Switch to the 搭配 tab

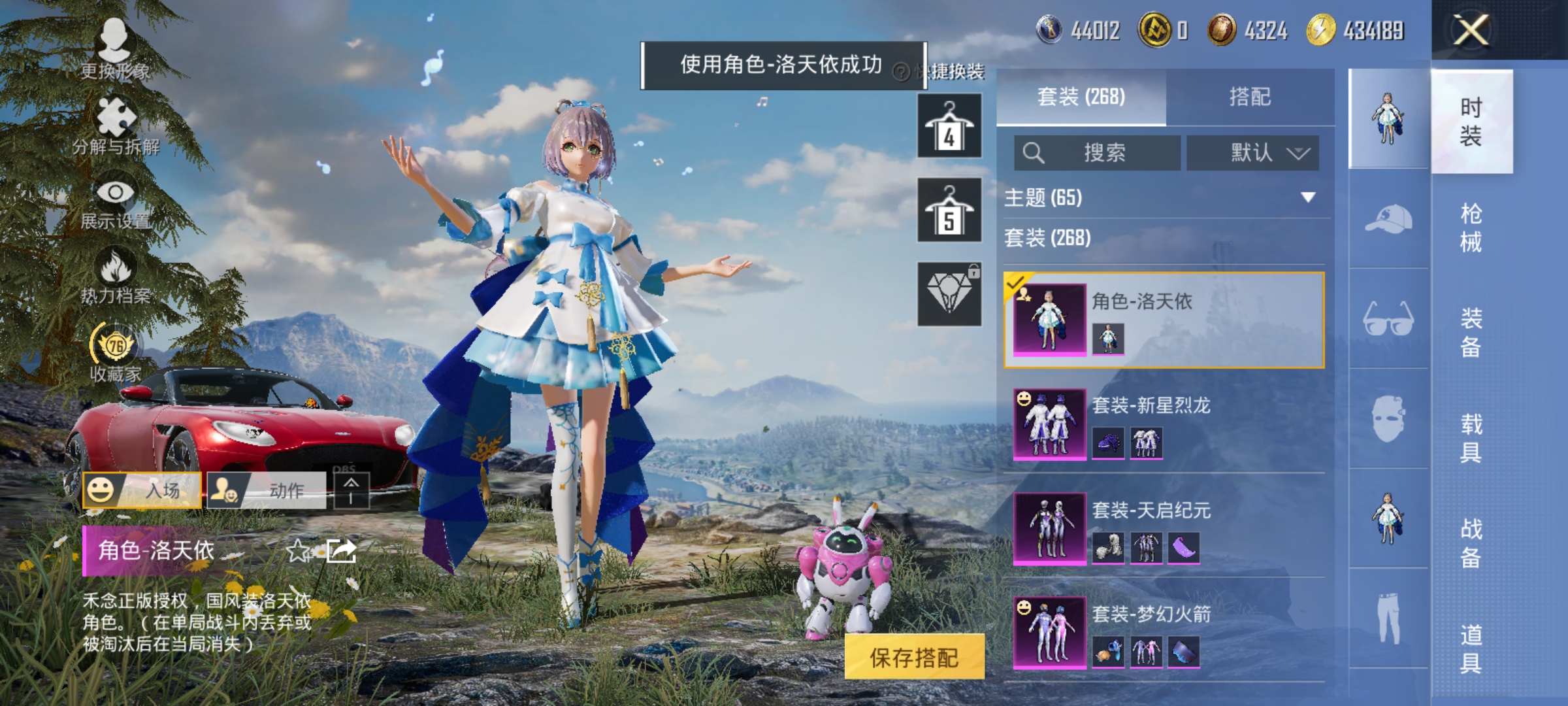point(1251,97)
